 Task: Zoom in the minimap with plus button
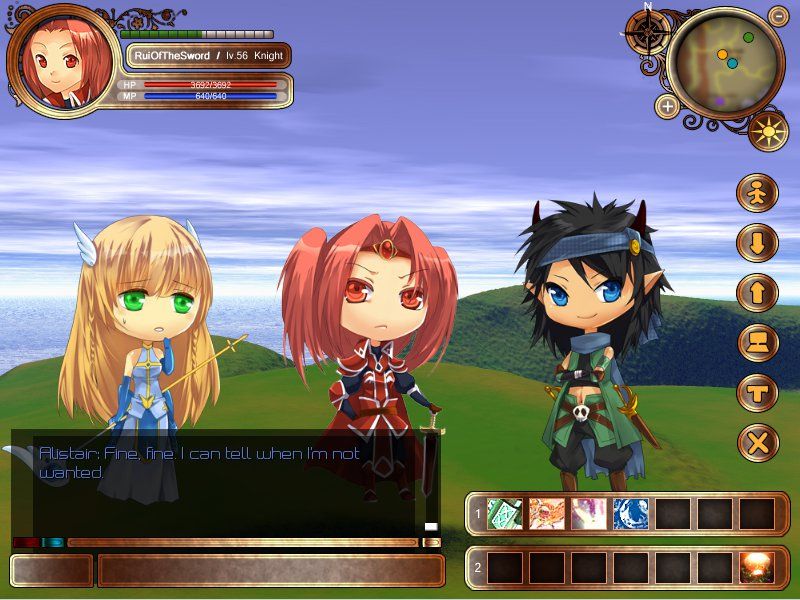click(x=667, y=105)
